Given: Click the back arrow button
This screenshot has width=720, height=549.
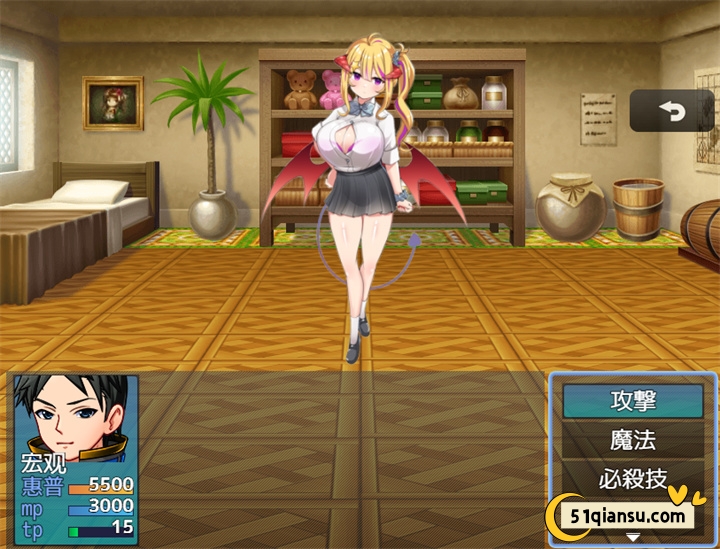Looking at the screenshot, I should [x=673, y=112].
